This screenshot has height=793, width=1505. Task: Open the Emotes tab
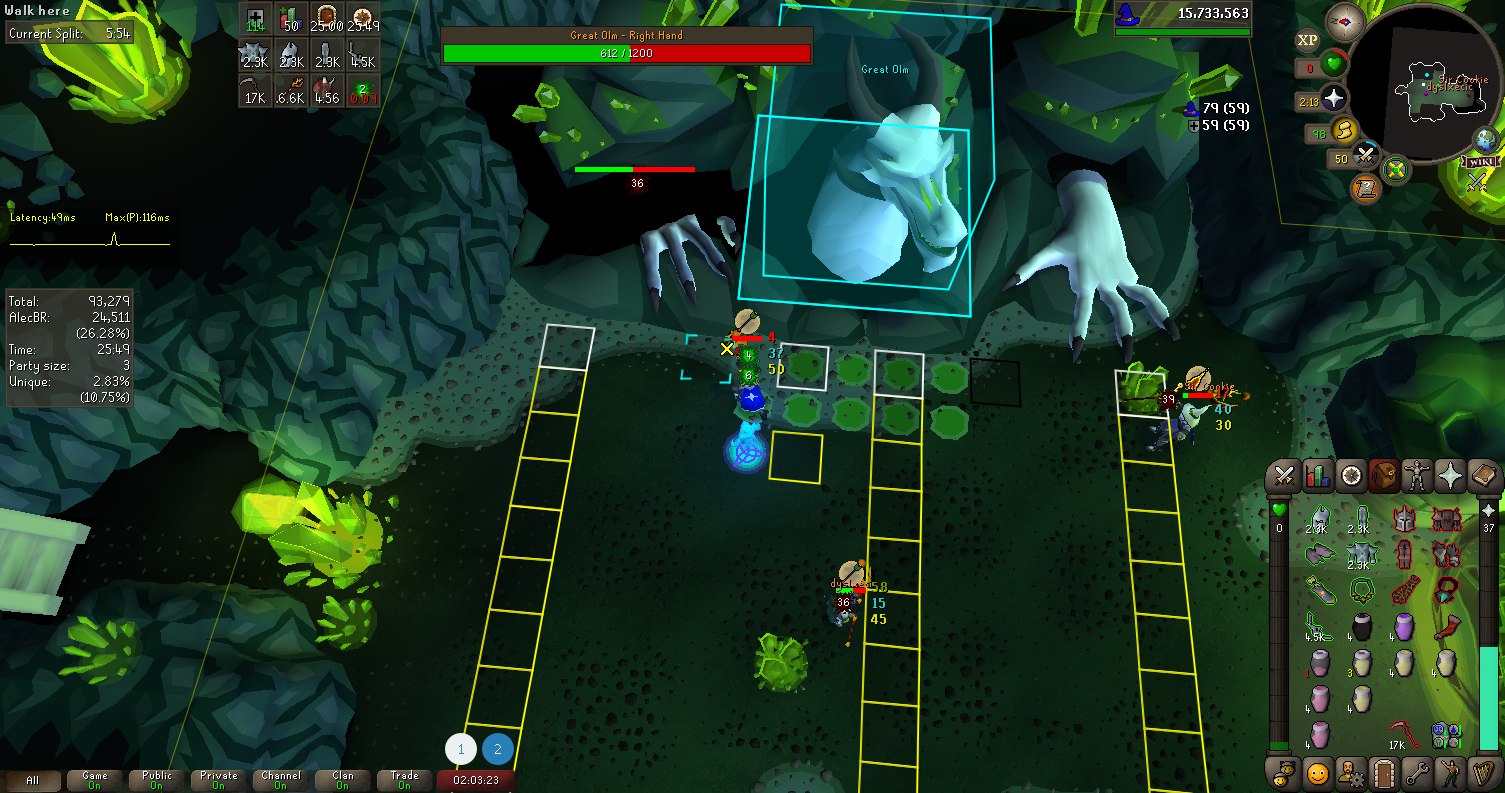1451,773
